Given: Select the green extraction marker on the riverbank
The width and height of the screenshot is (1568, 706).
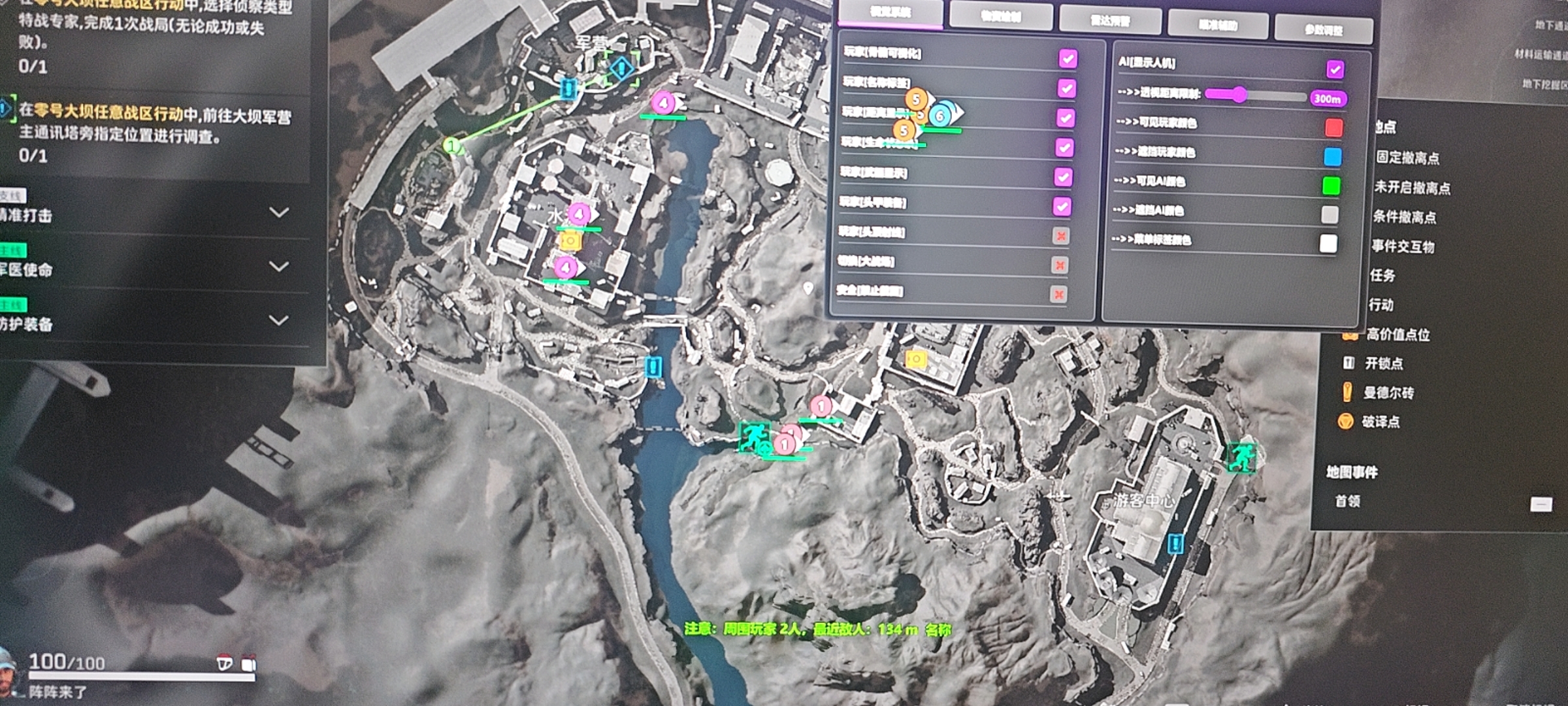Looking at the screenshot, I should (753, 436).
